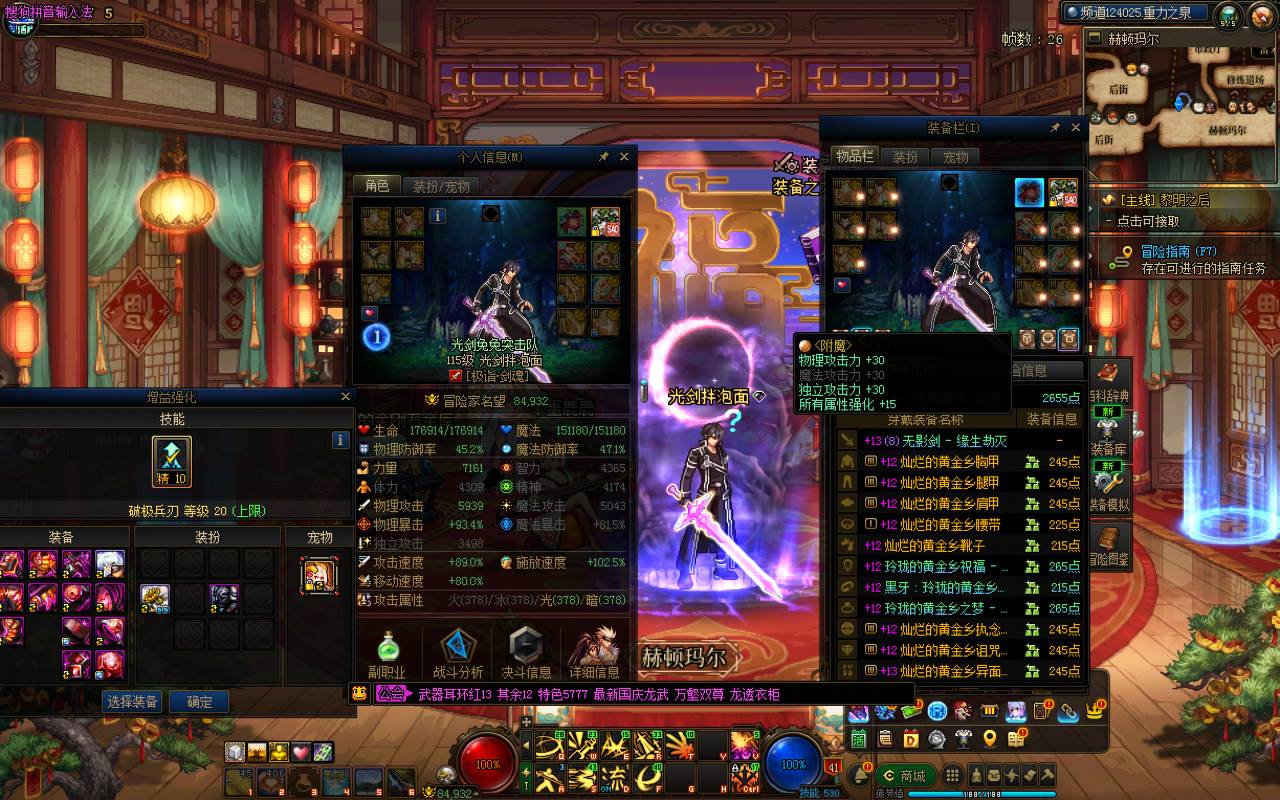This screenshot has width=1280, height=800.
Task: Open 详细信息 detailed stats
Action: 594,655
